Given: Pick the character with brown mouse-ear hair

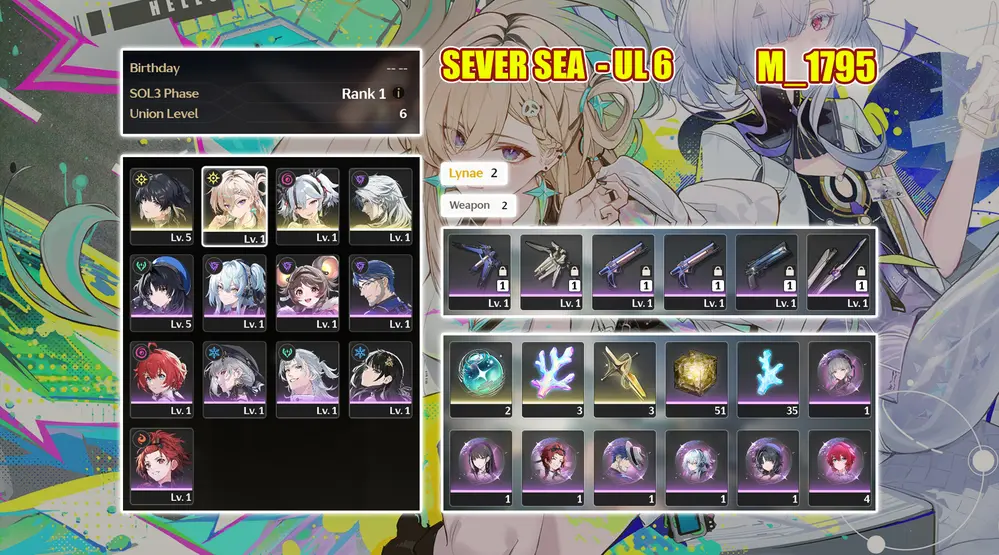Looking at the screenshot, I should click(x=308, y=293).
